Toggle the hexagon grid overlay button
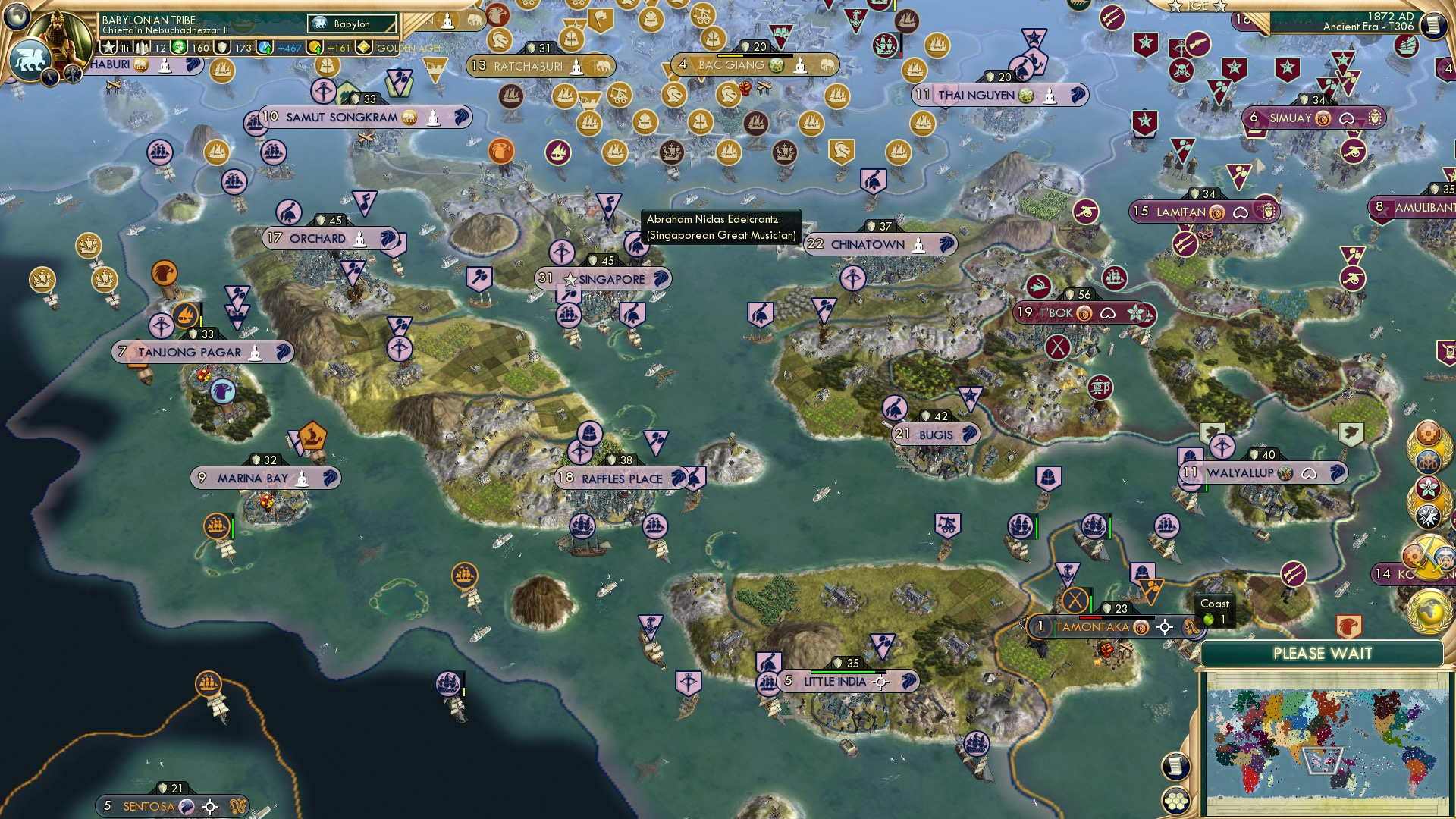This screenshot has height=819, width=1456. [1177, 801]
